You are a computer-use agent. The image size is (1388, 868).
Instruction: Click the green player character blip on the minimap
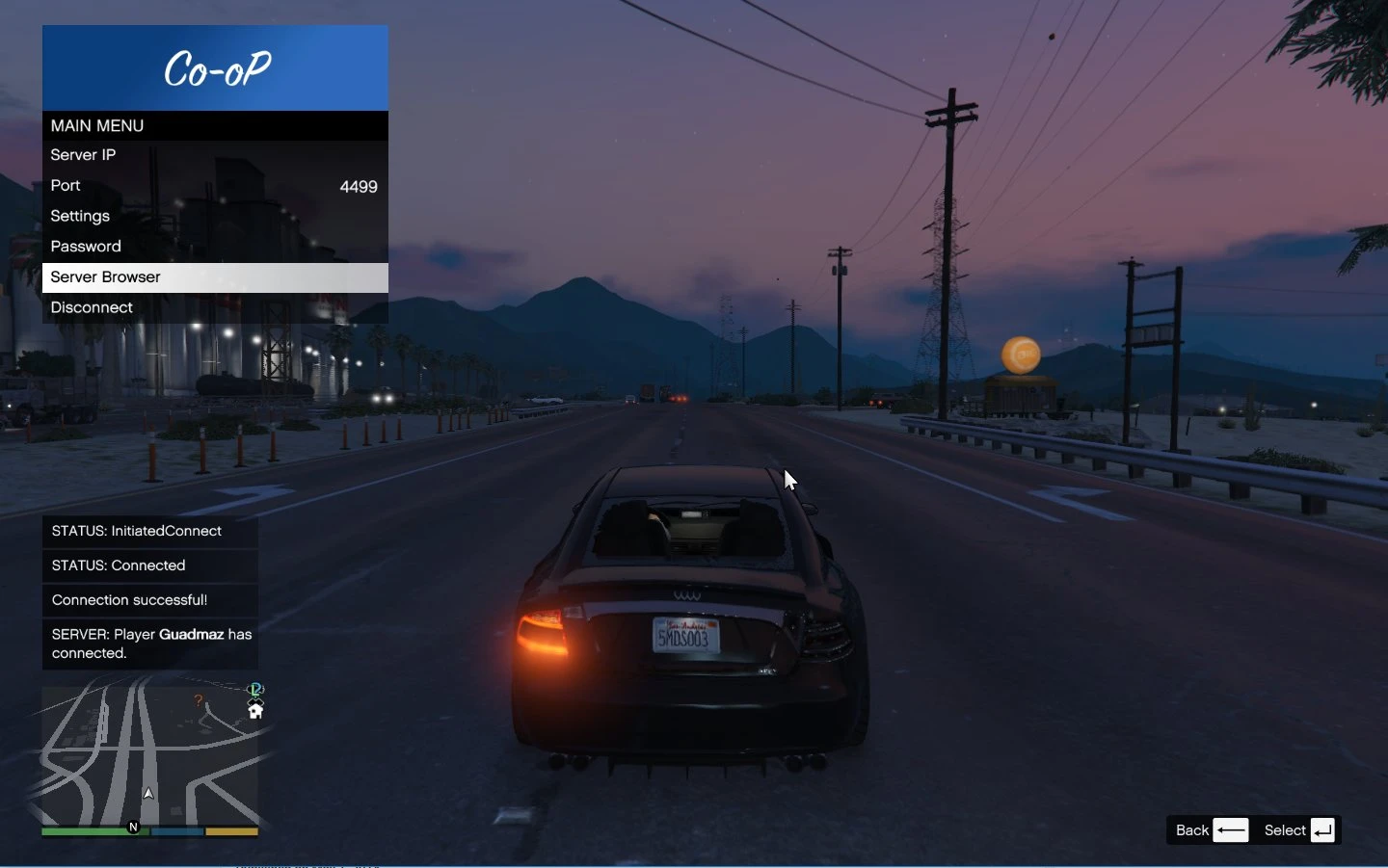click(x=256, y=689)
